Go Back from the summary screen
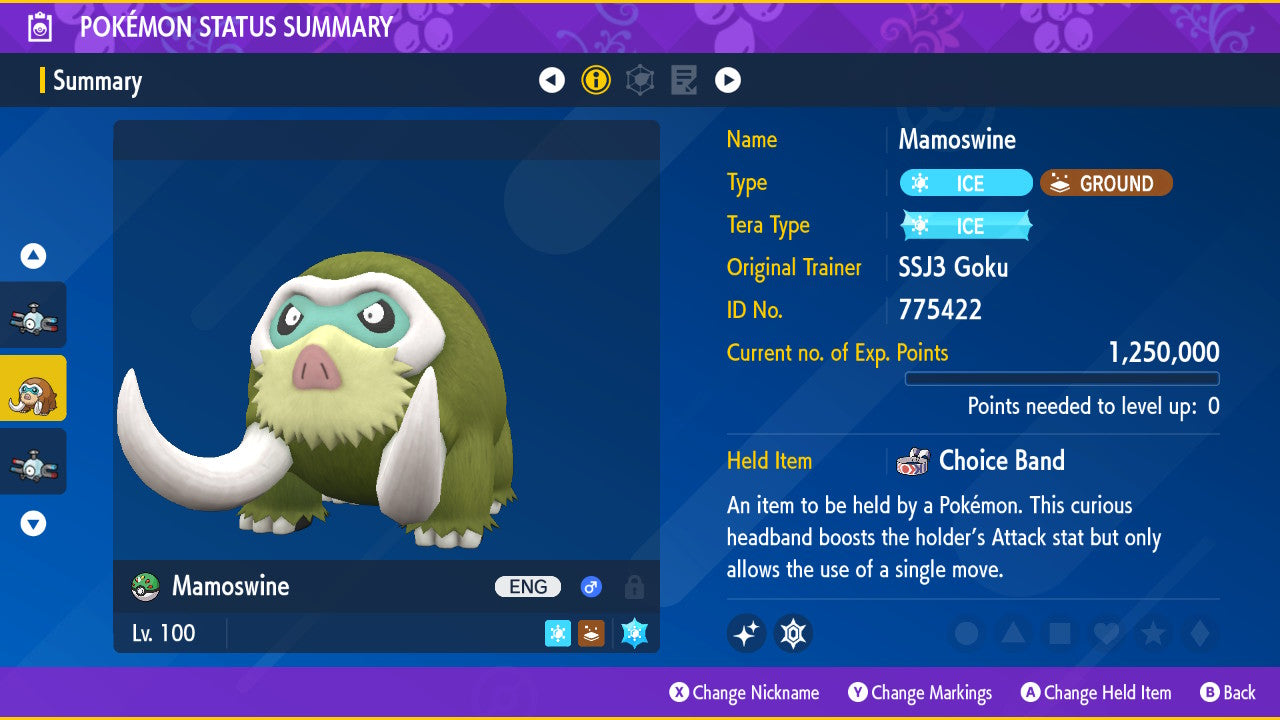 (x=1228, y=692)
